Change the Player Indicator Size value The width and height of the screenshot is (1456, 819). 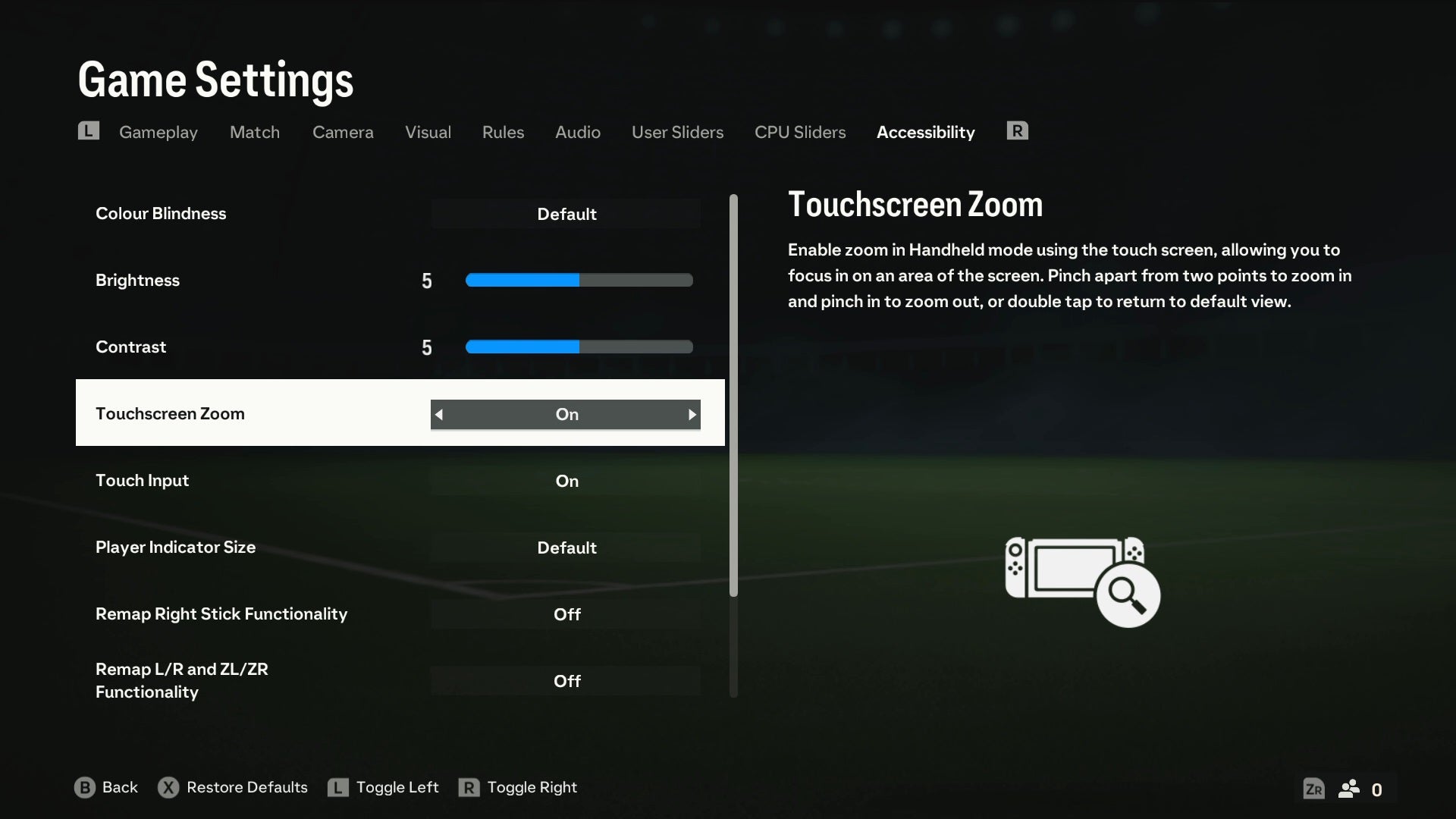pyautogui.click(x=566, y=548)
